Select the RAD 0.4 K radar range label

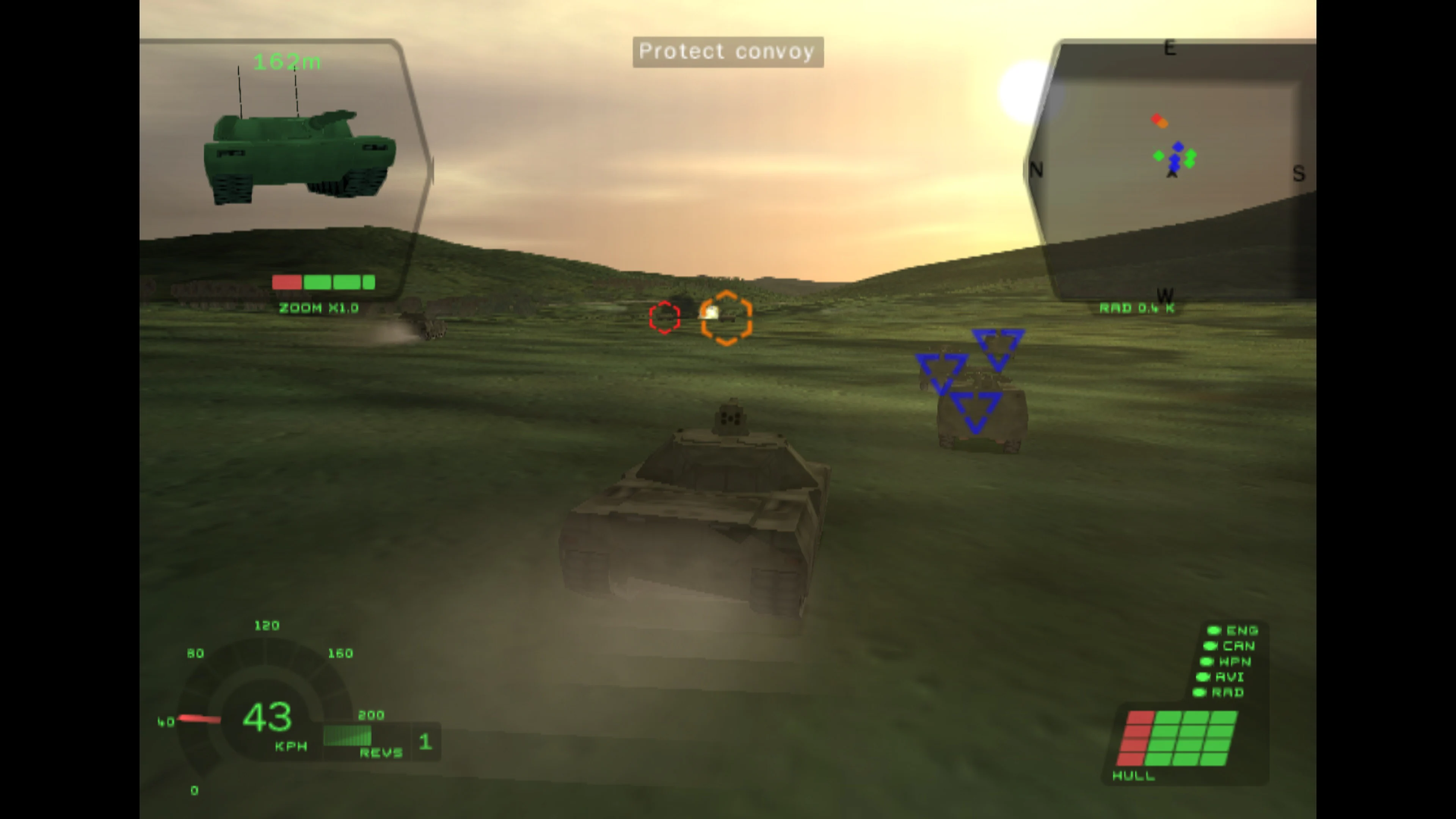point(1138,308)
